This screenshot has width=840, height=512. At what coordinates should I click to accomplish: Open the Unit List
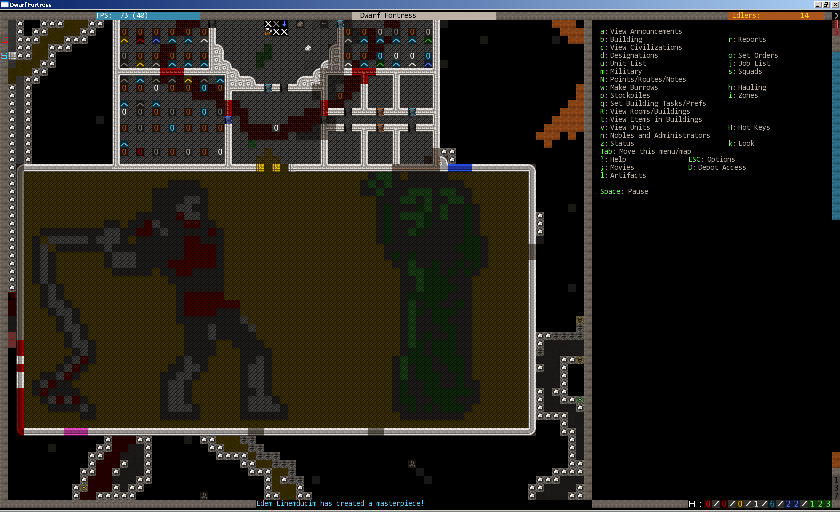pos(624,63)
